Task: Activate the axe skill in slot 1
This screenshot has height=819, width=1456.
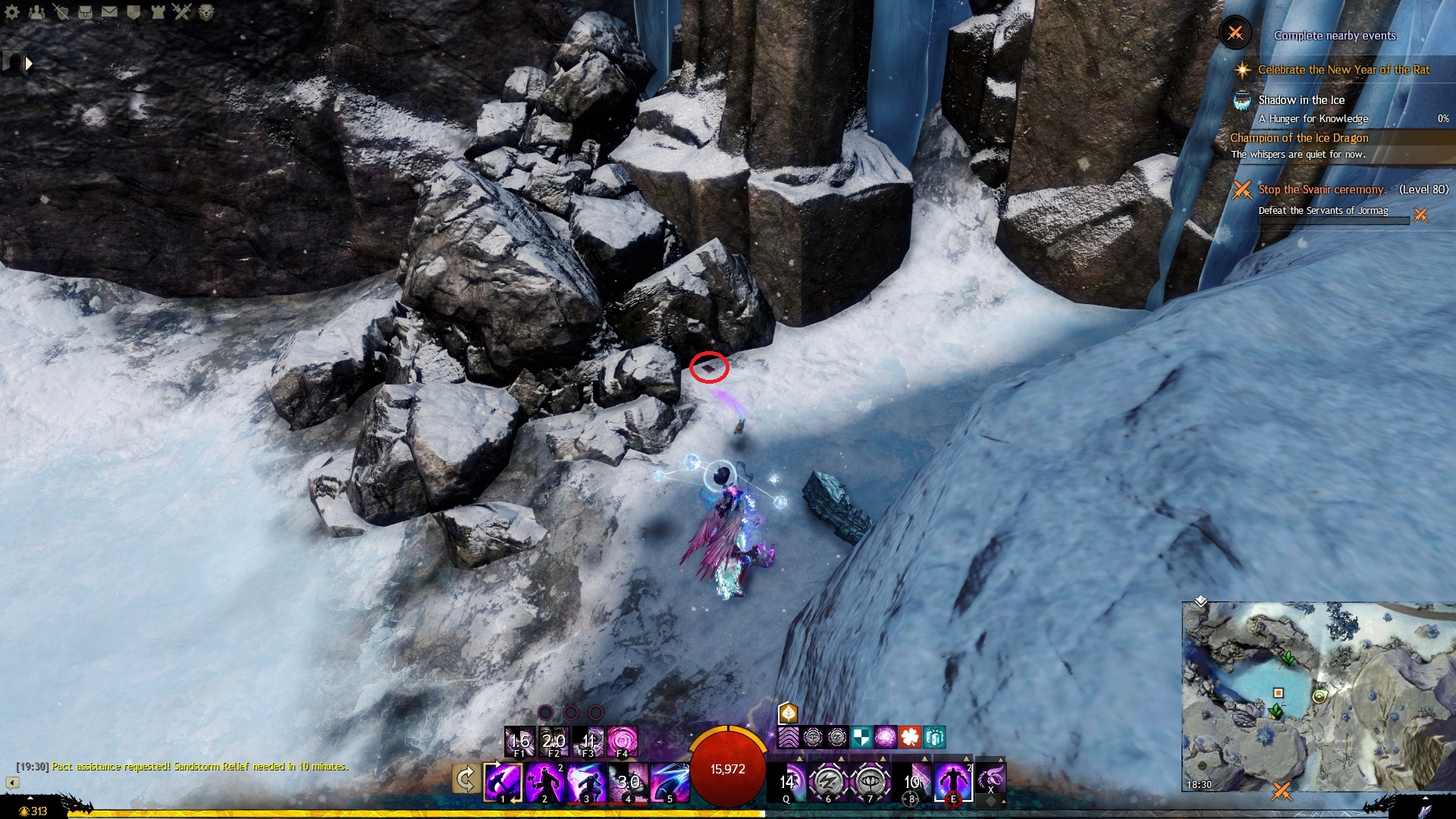Action: coord(503,782)
